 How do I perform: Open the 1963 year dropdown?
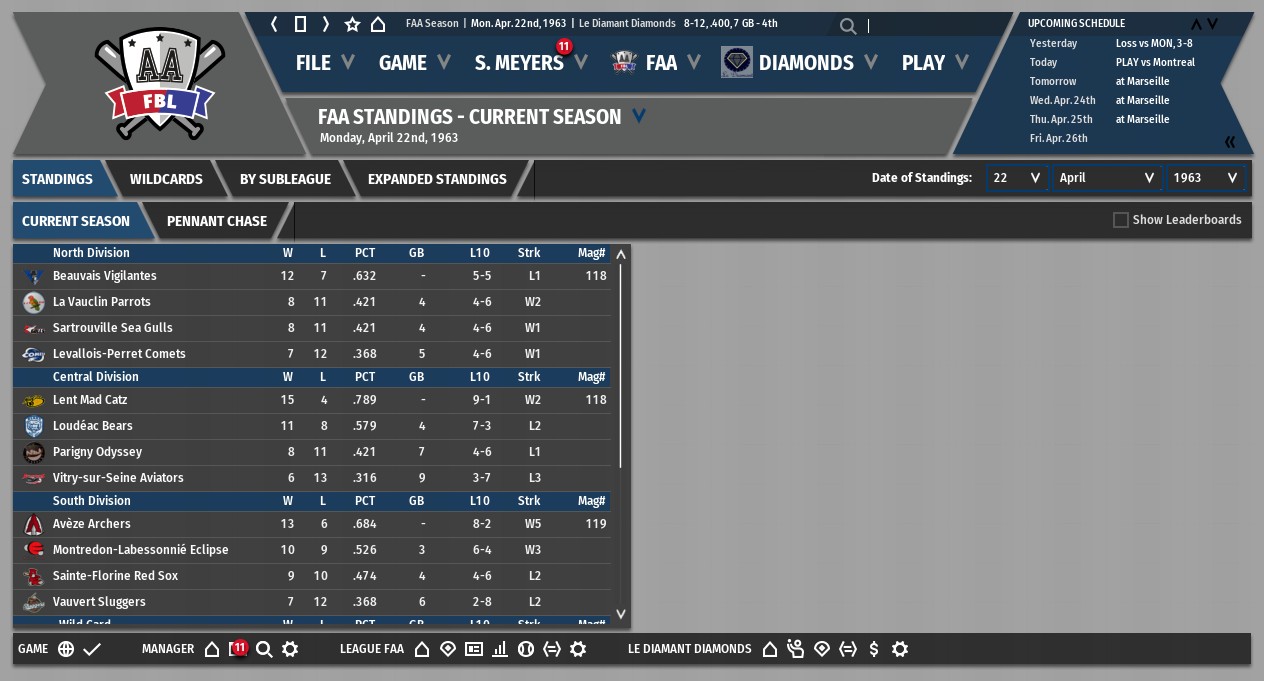(x=1205, y=178)
